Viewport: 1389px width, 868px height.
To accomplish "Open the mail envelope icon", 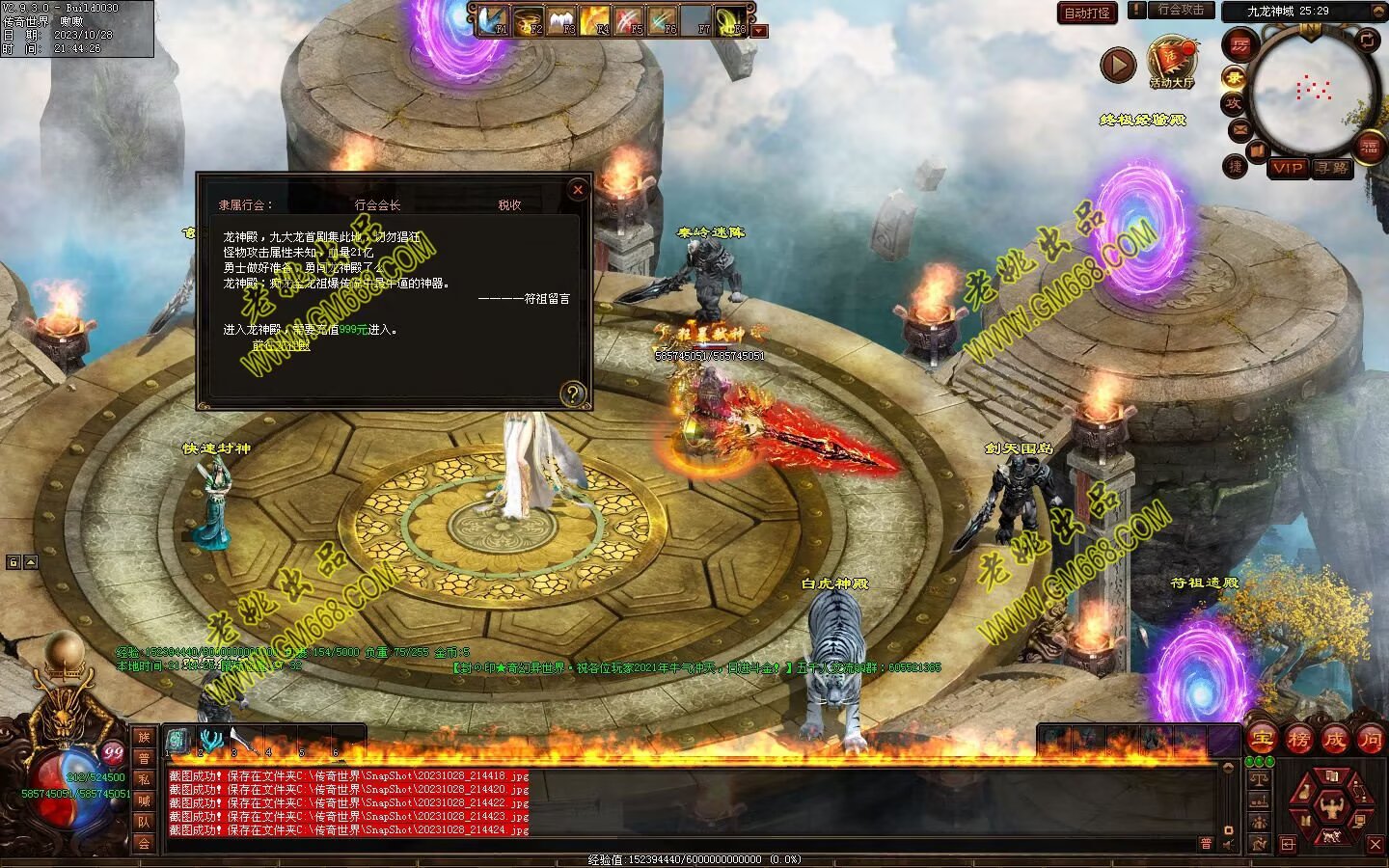I will (x=1240, y=128).
